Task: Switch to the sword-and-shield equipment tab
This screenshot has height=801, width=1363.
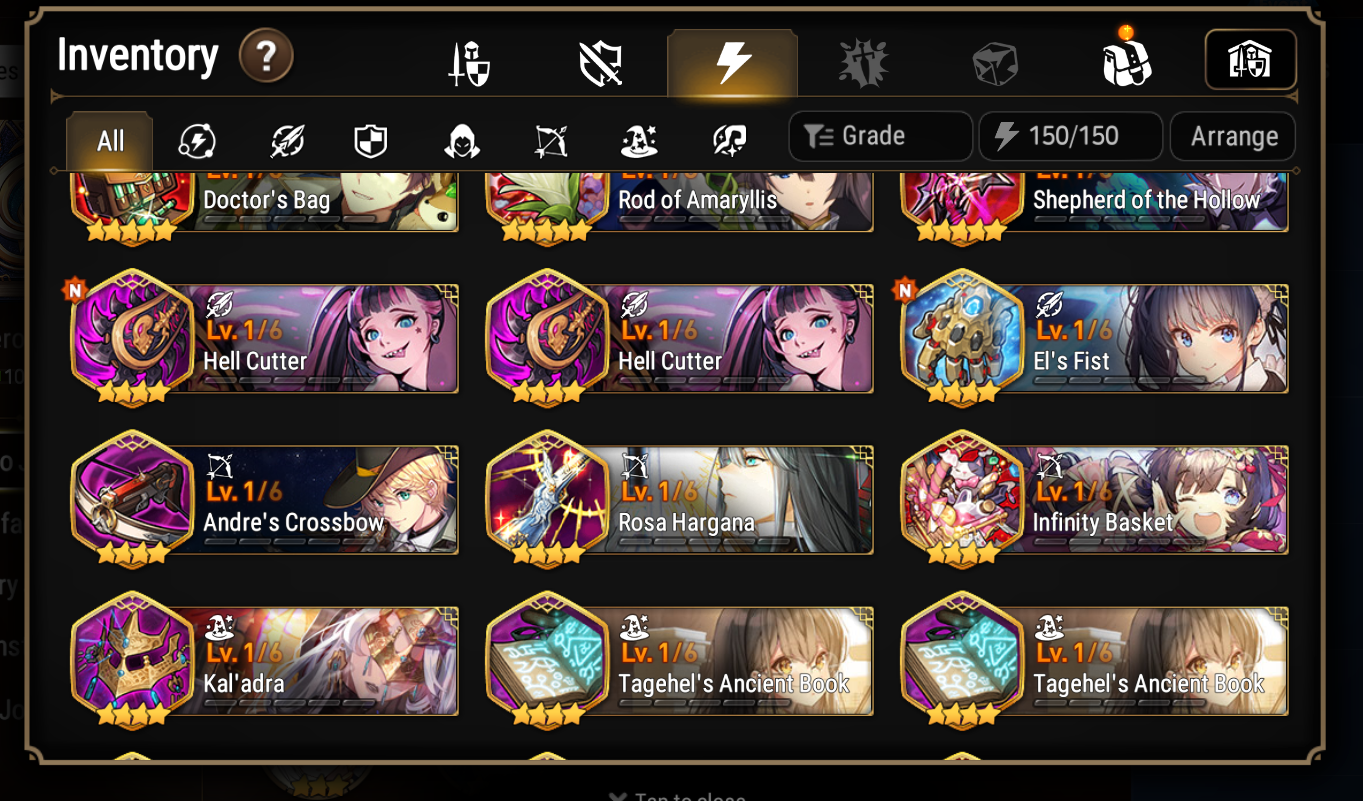Action: tap(468, 60)
